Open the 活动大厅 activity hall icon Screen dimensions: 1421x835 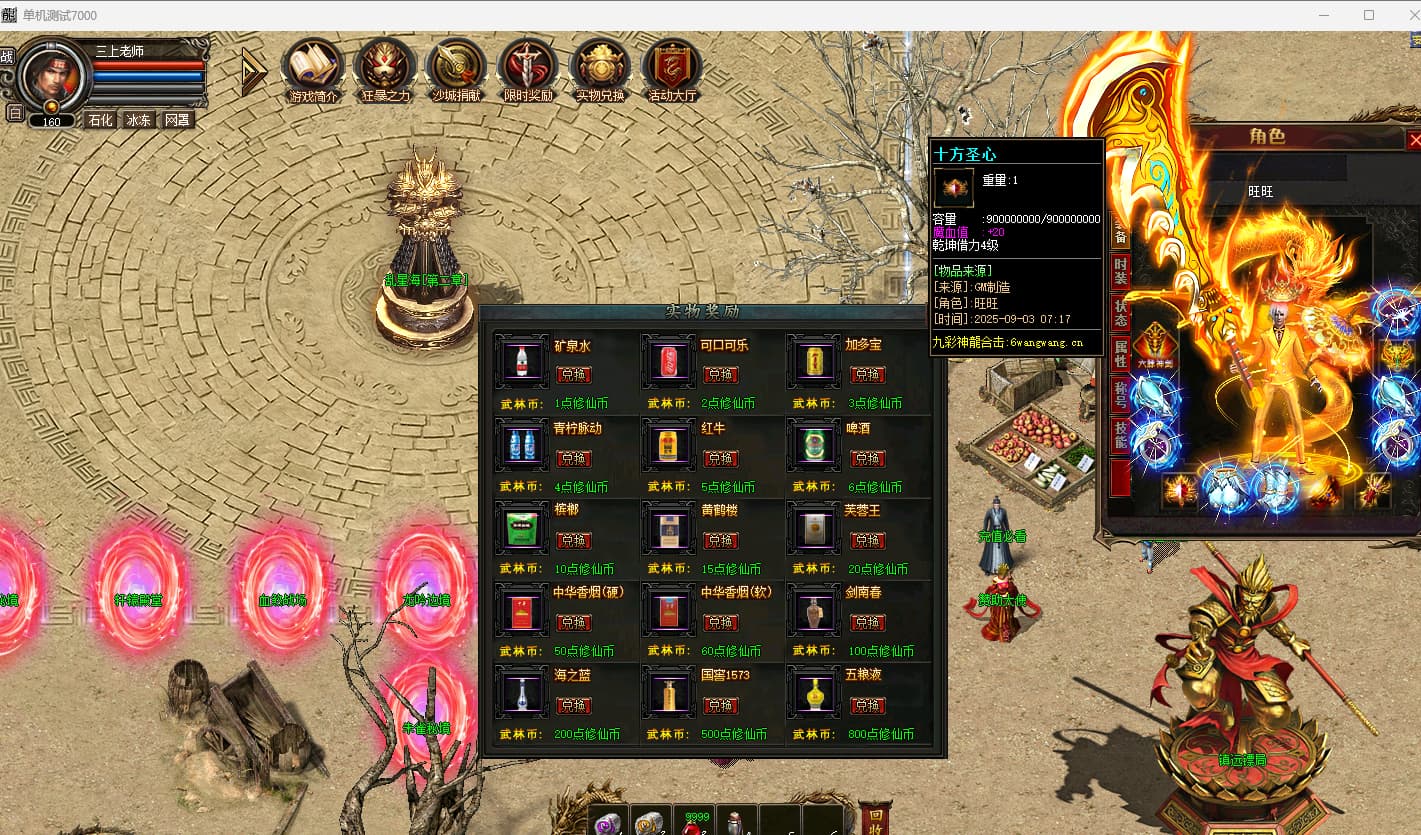672,68
